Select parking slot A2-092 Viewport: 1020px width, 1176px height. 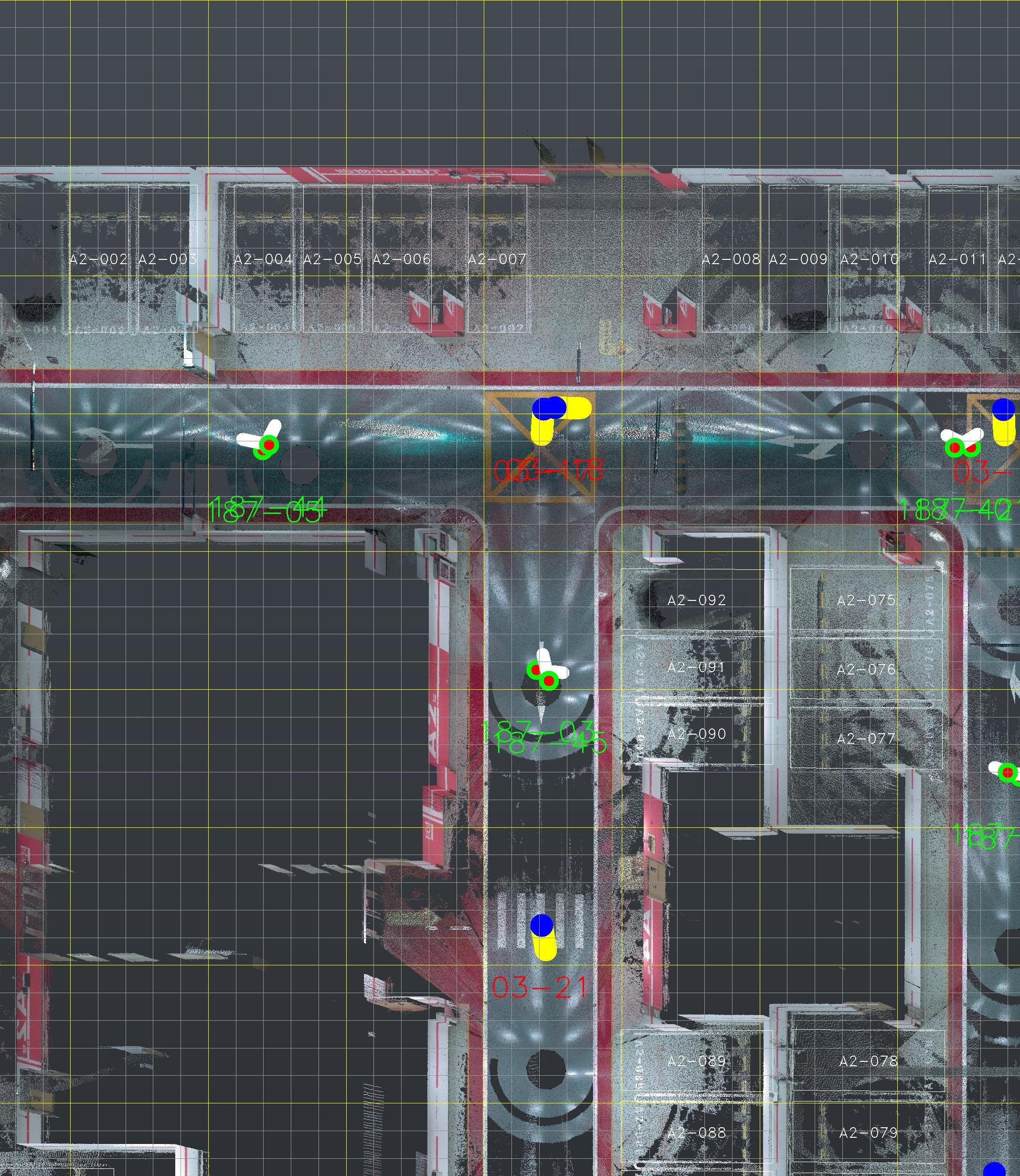tap(696, 600)
